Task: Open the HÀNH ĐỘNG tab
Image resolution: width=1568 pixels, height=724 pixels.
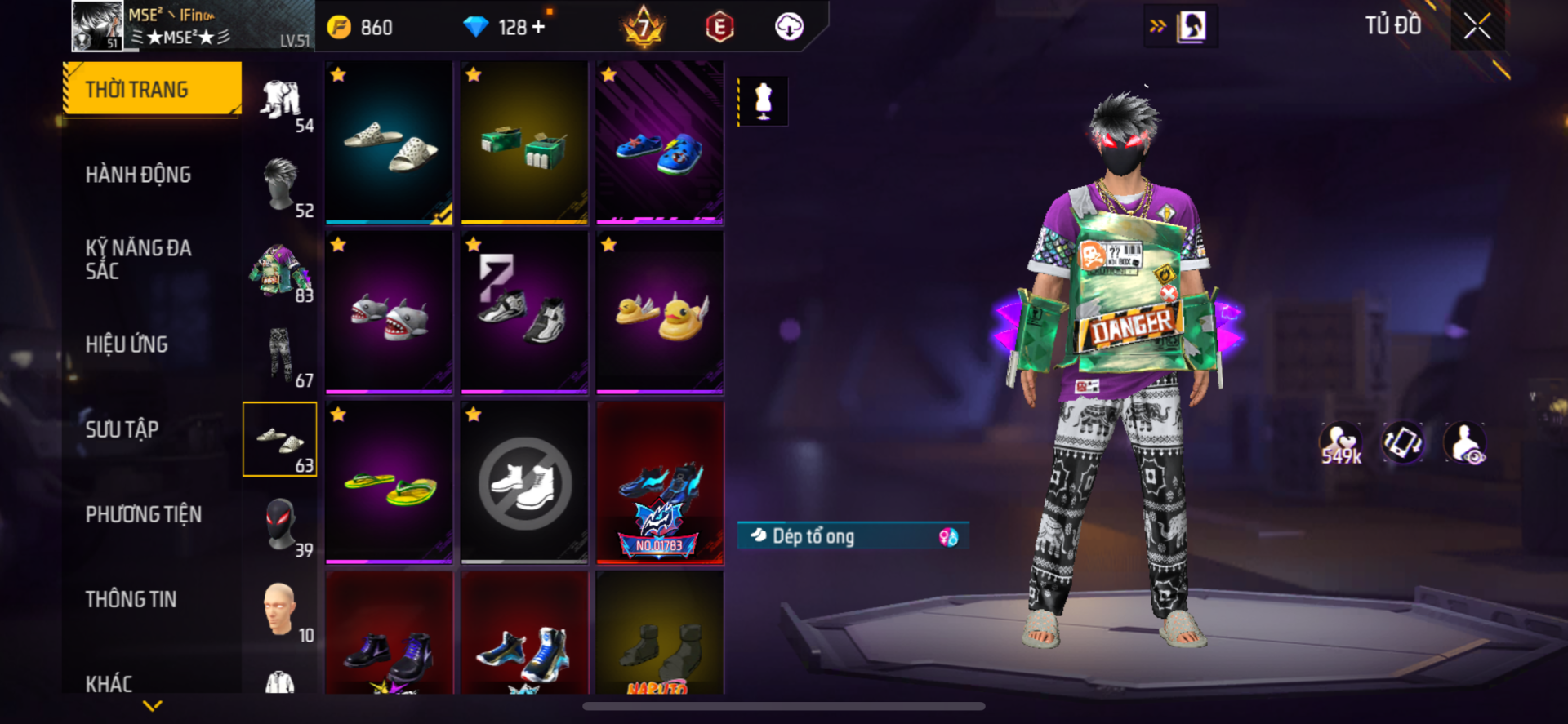Action: 138,175
